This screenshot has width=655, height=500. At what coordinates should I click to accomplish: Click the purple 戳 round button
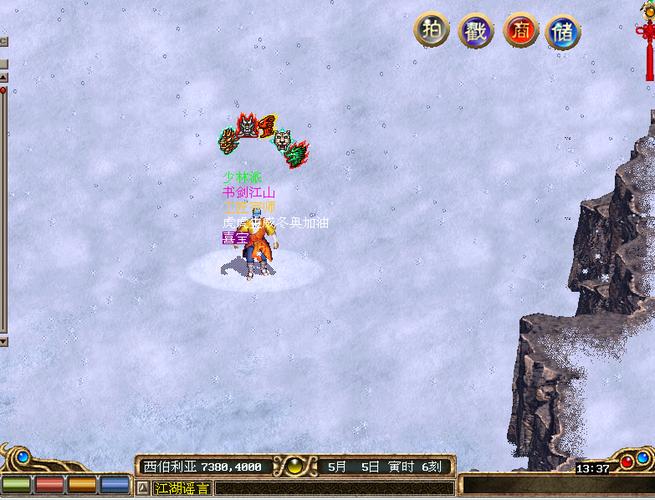476,31
